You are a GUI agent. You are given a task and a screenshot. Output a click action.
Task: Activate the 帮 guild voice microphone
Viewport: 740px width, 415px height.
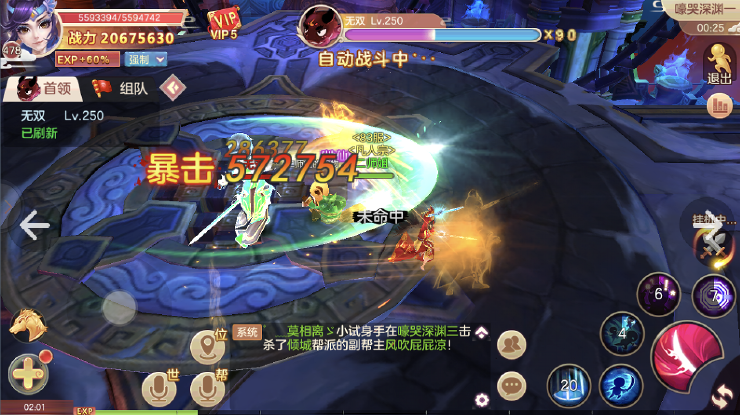click(208, 388)
